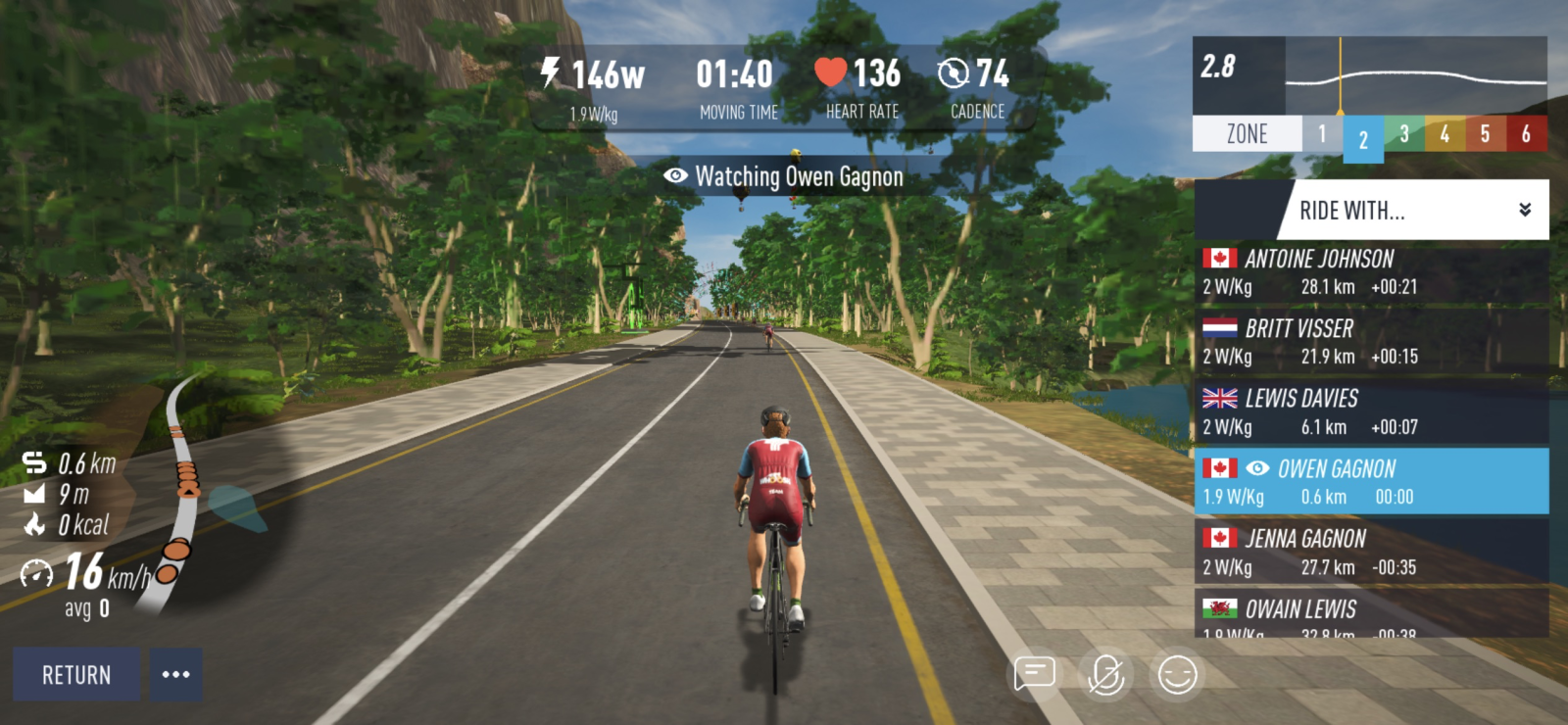Click the highlighted Owen Gagnon row
Image resolution: width=1568 pixels, height=725 pixels.
[1370, 482]
